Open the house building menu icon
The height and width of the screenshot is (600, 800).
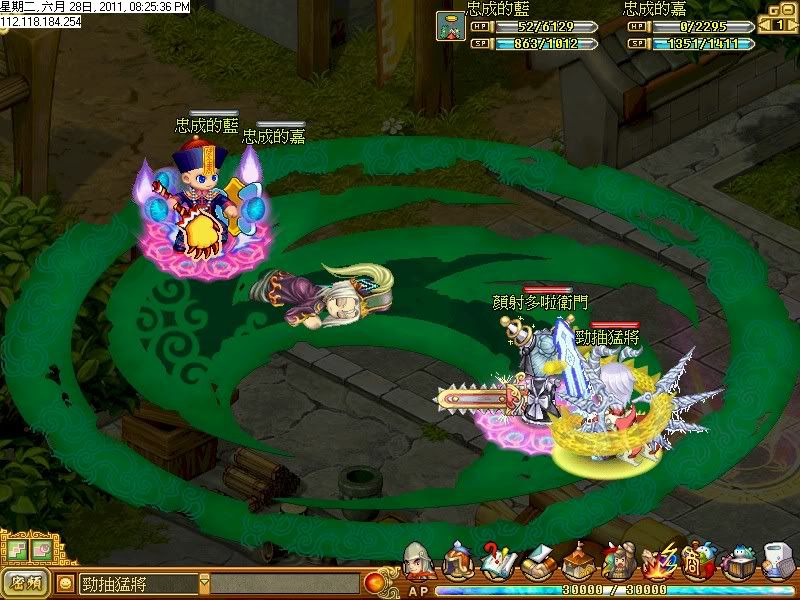pyautogui.click(x=578, y=562)
